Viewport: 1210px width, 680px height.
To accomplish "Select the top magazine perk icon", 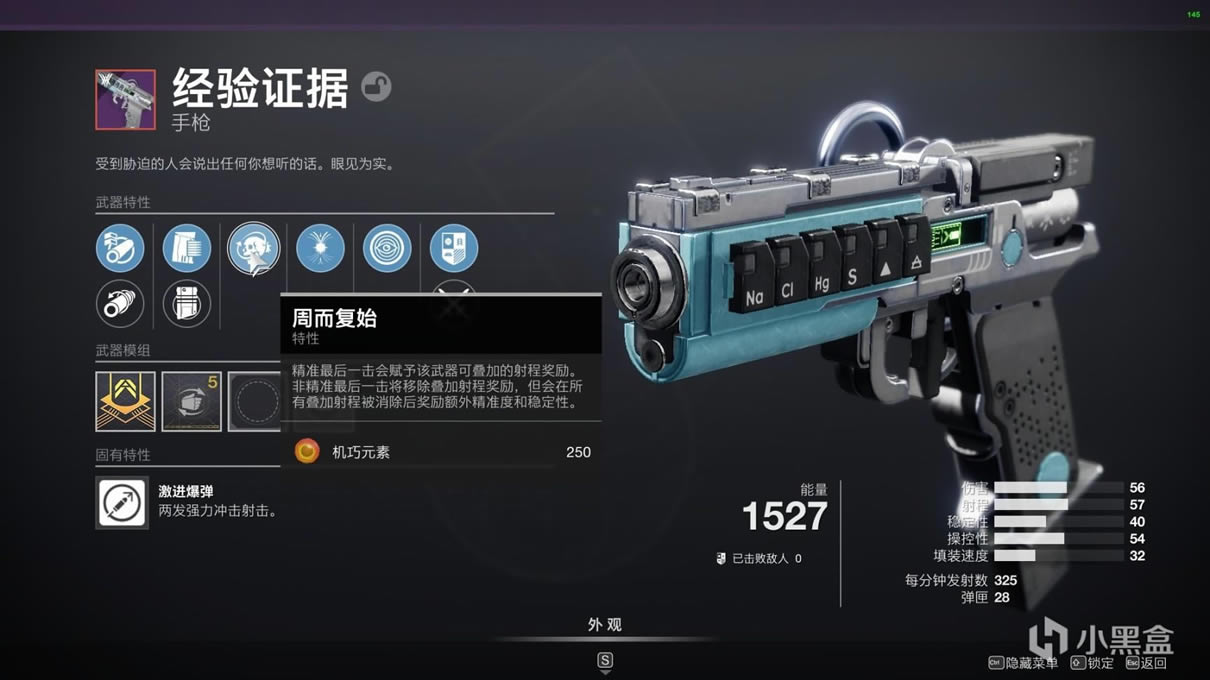I will [x=187, y=248].
